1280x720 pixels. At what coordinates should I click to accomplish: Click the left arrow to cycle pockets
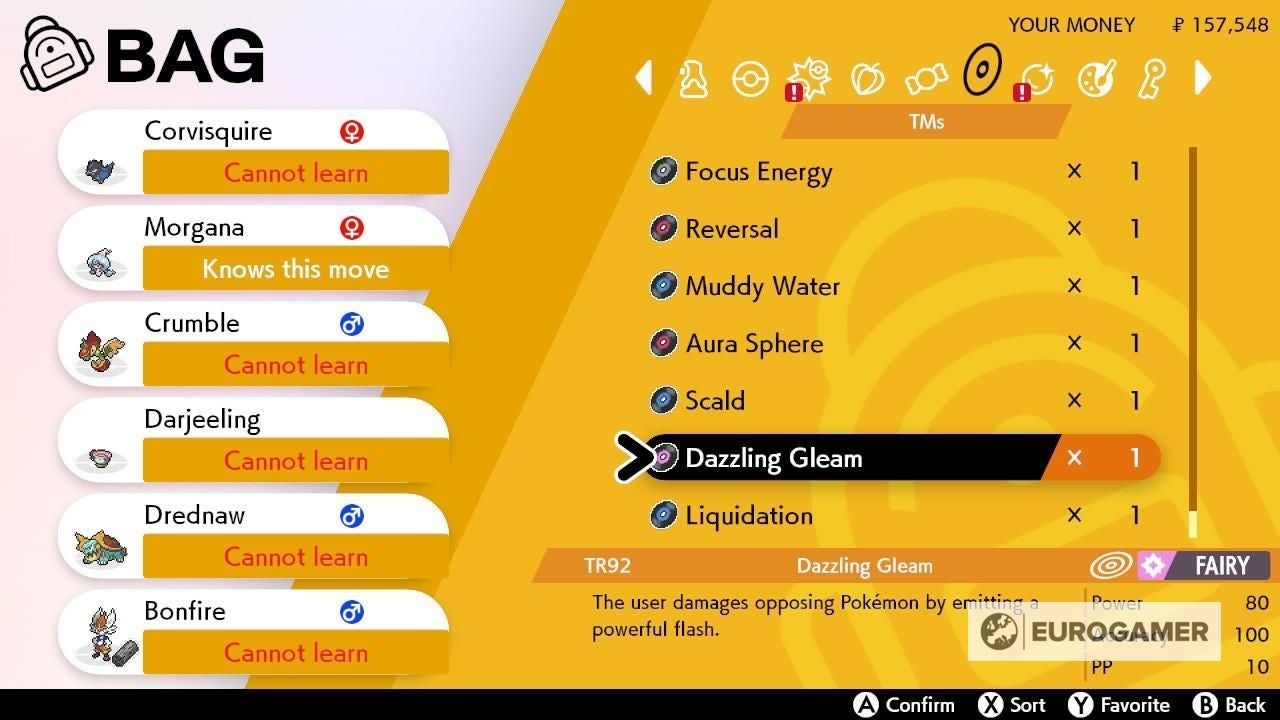pyautogui.click(x=644, y=77)
